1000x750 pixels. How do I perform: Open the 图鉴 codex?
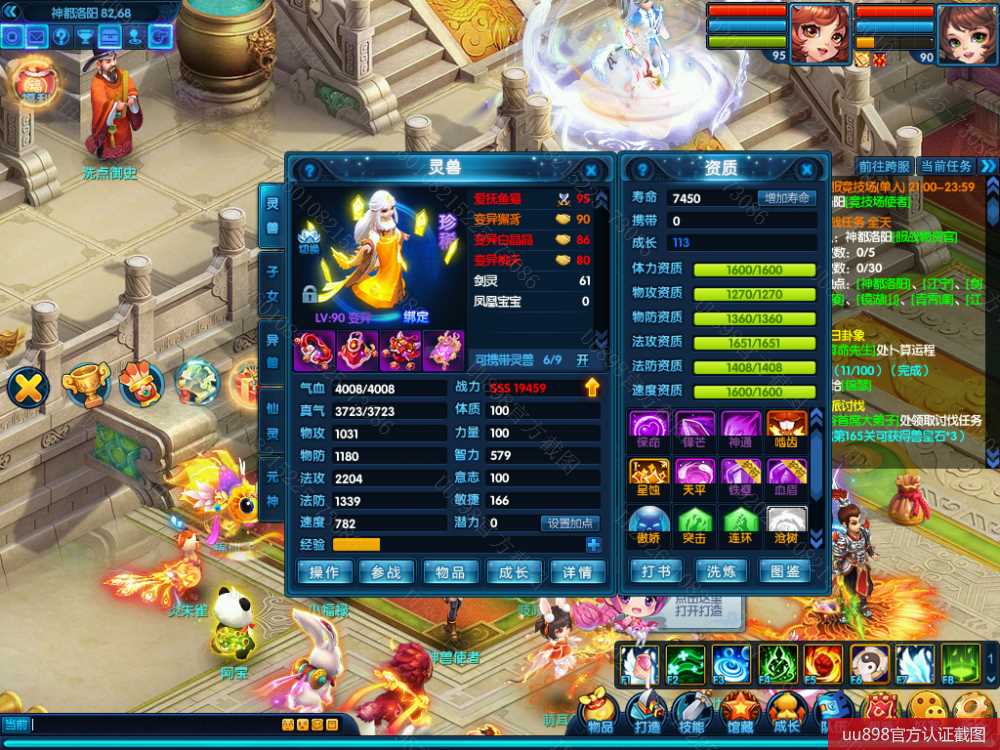tap(785, 572)
